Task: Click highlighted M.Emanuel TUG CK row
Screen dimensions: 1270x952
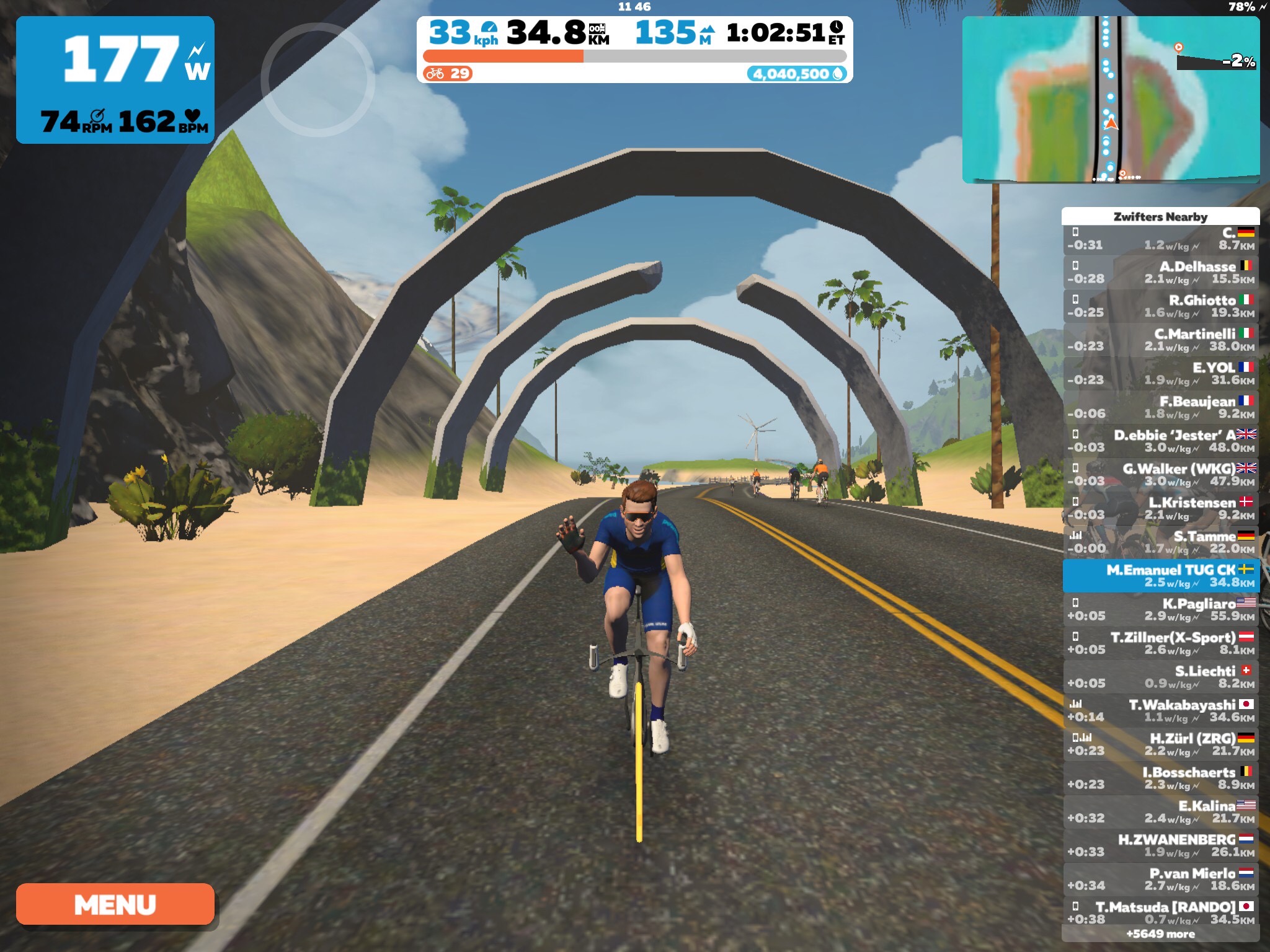Action: pyautogui.click(x=1160, y=576)
